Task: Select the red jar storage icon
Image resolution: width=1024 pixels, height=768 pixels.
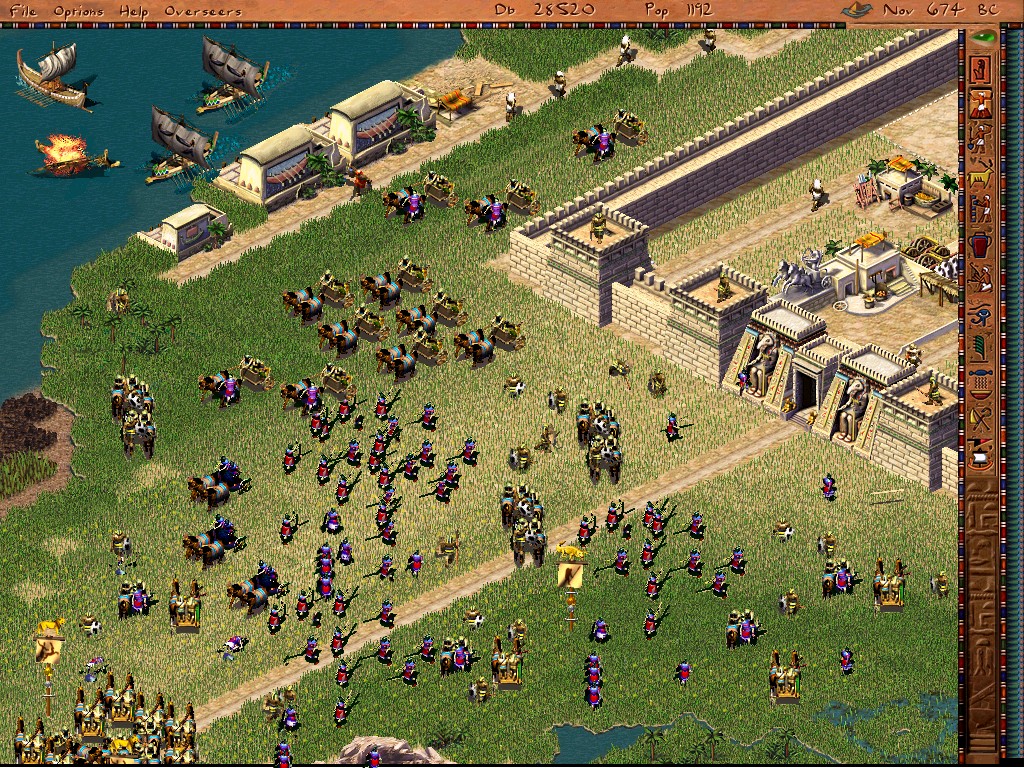Action: [982, 244]
